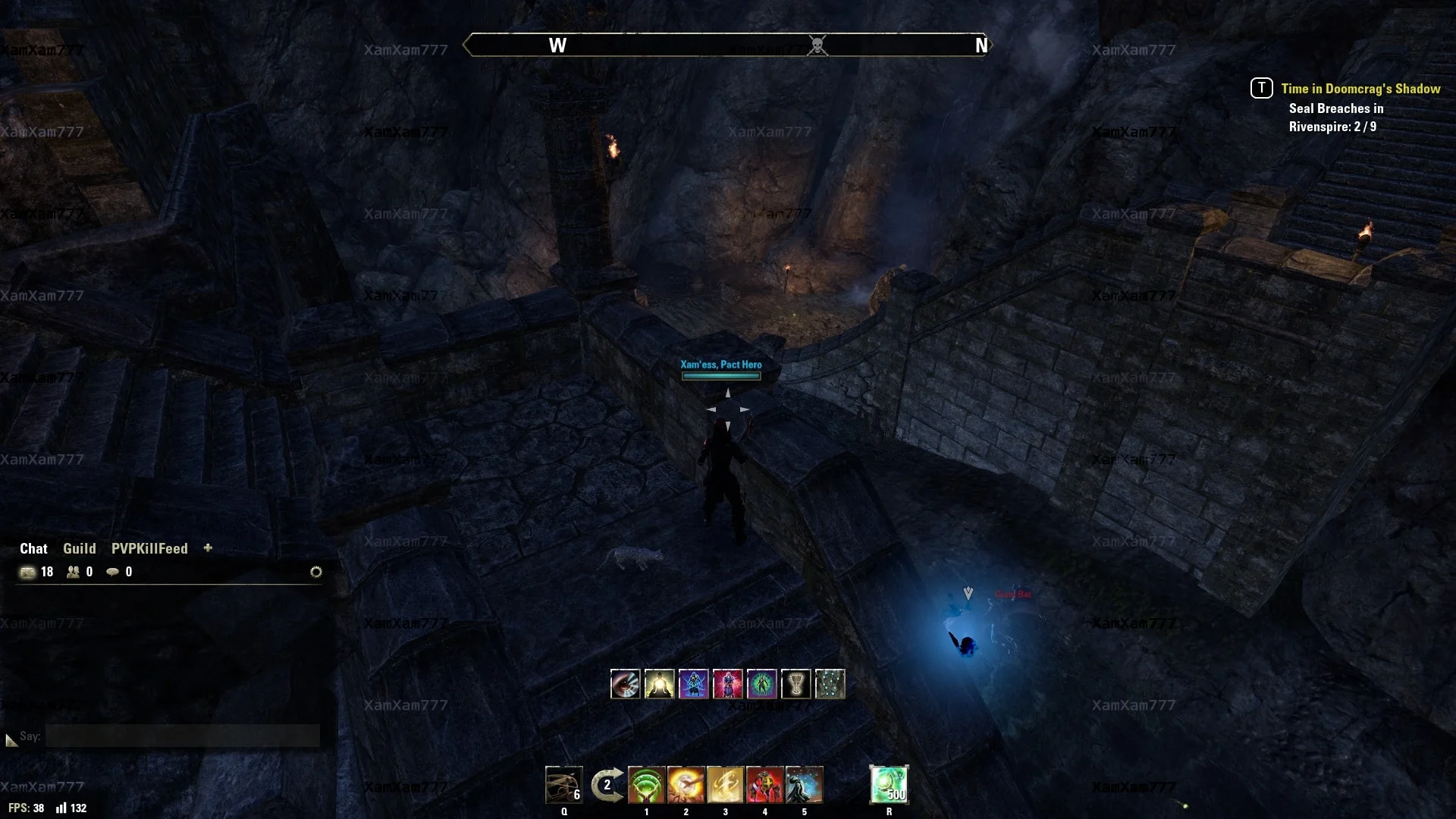
Task: Open the chat notifications speech bubble icon
Action: coord(112,572)
